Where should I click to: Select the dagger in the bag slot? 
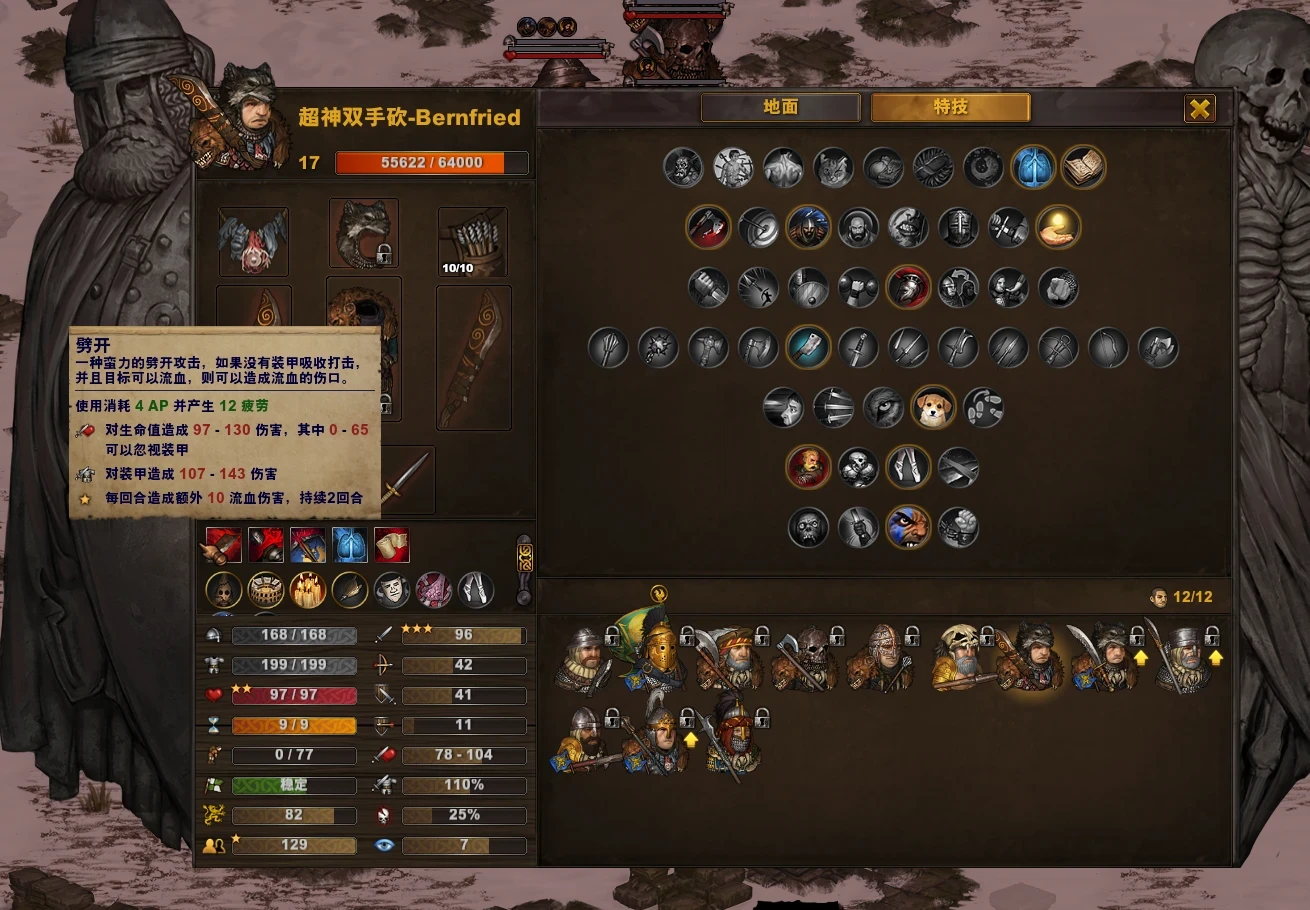pyautogui.click(x=402, y=480)
